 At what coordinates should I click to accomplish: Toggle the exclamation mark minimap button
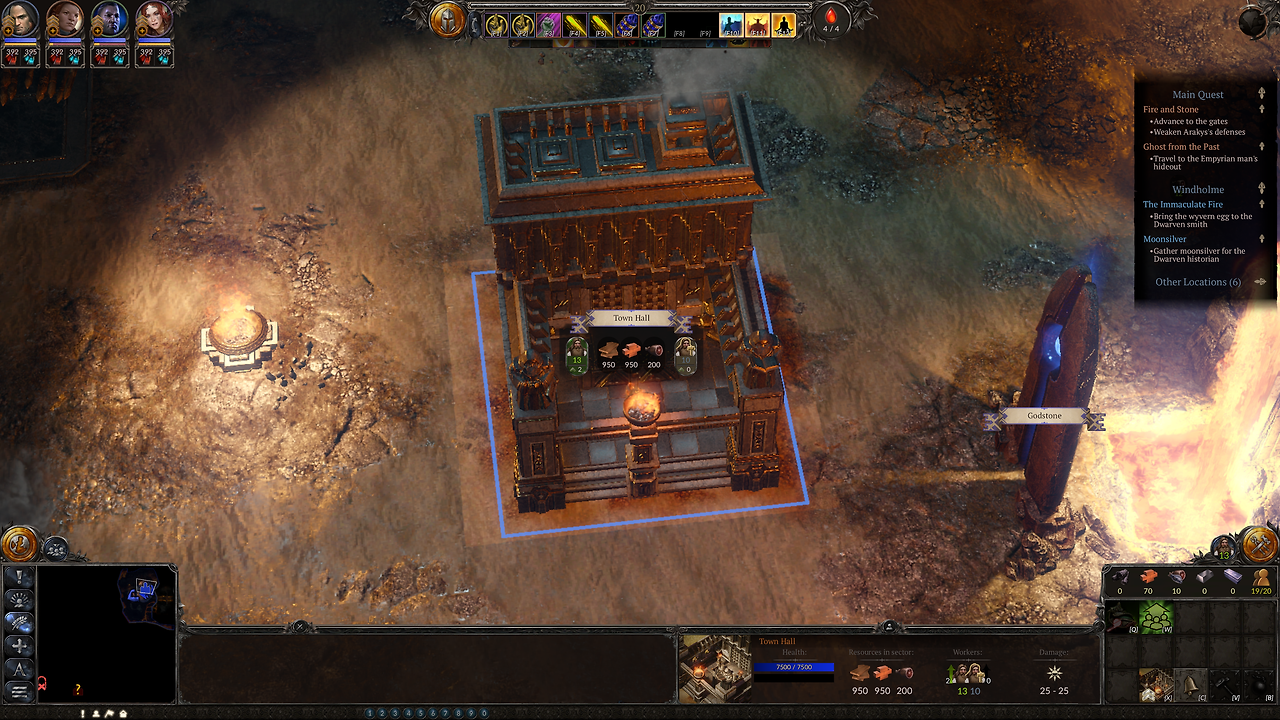pyautogui.click(x=20, y=577)
